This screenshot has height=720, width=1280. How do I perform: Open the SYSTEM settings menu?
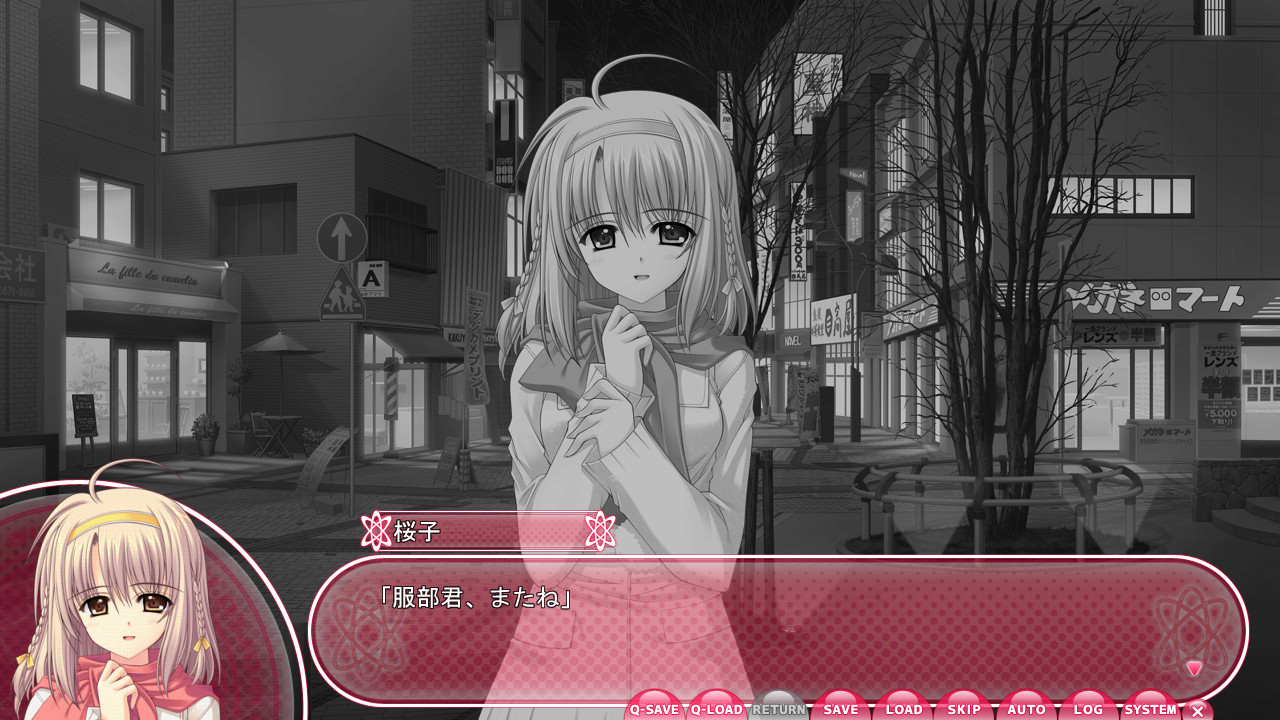[x=1150, y=708]
